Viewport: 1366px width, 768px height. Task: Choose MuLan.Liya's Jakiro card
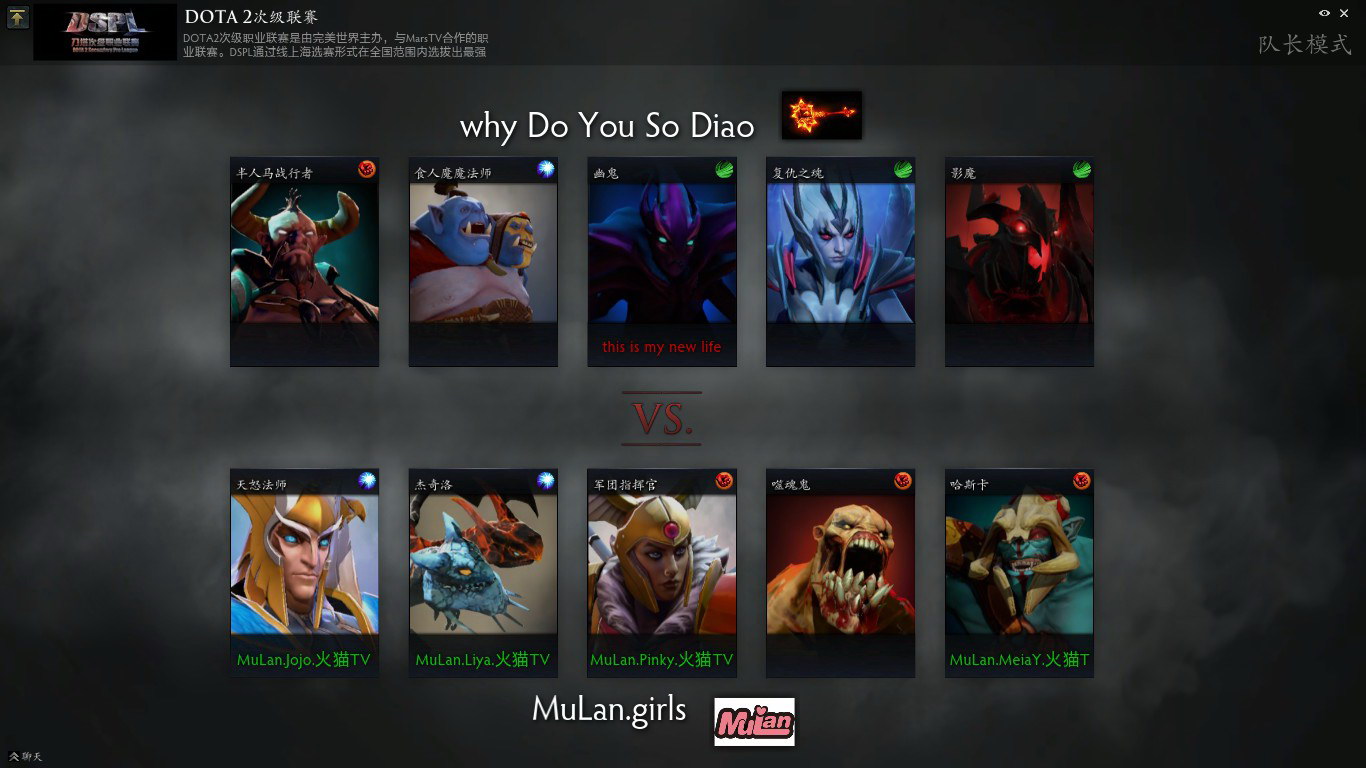coord(483,572)
